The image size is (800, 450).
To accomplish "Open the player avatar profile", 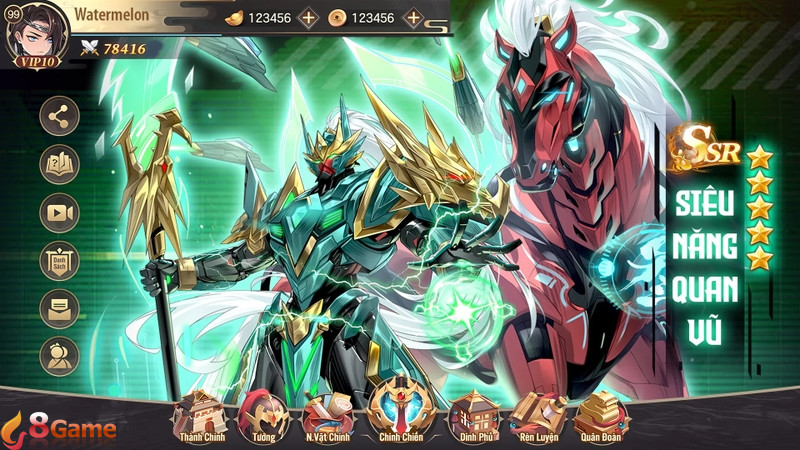I will point(30,33).
